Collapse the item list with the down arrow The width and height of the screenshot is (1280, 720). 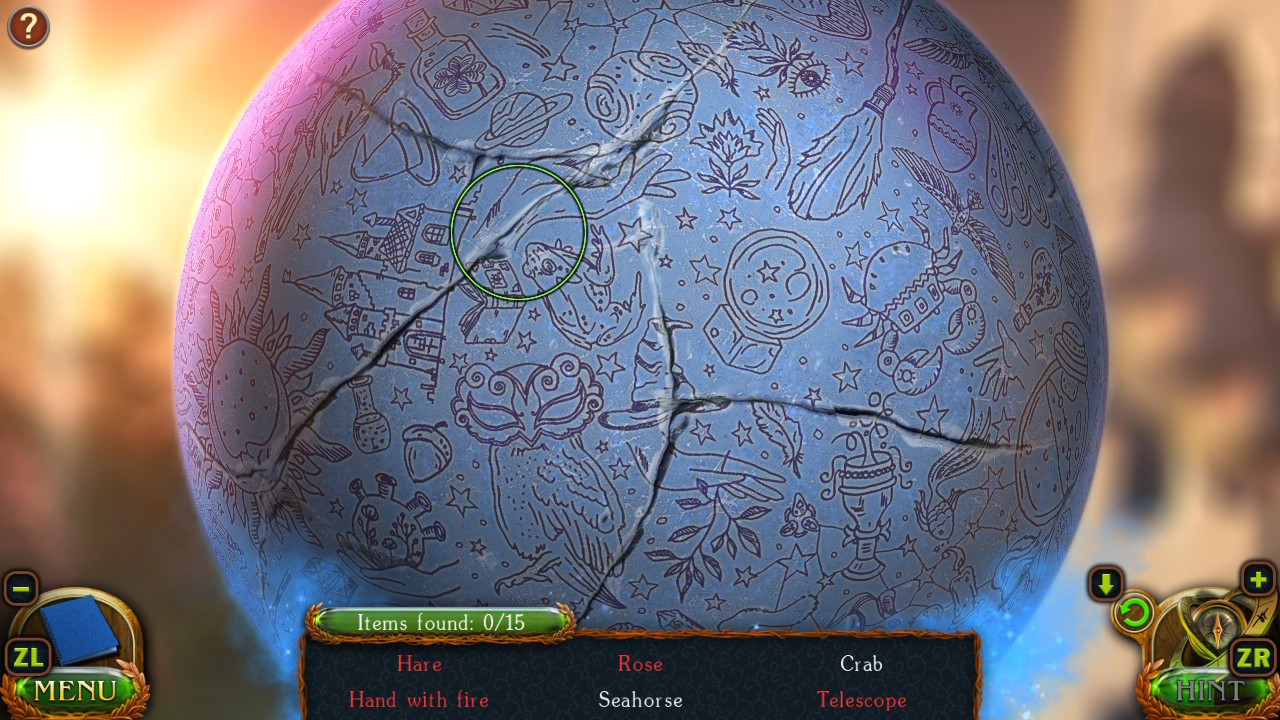click(1105, 583)
